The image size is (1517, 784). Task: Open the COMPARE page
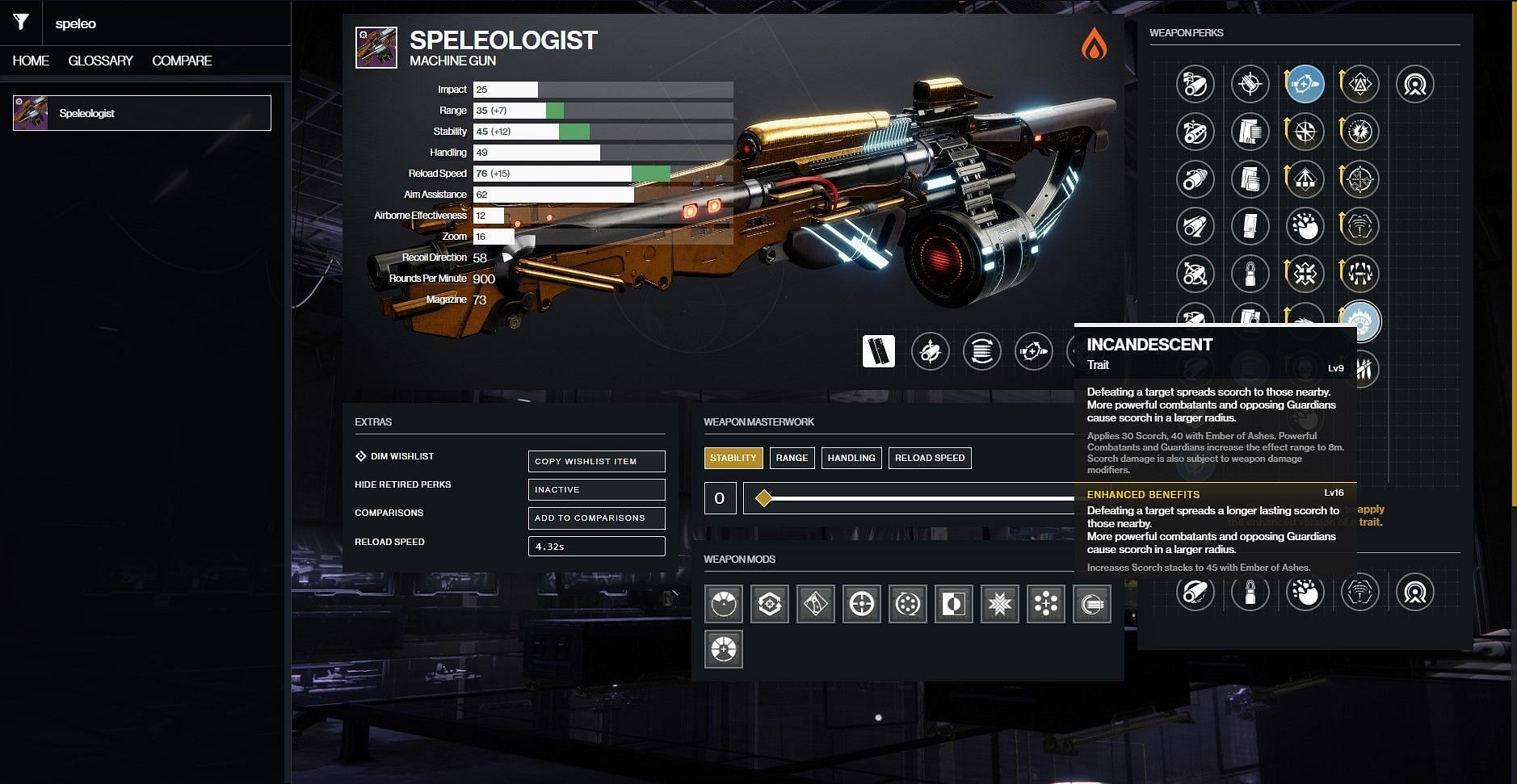pyautogui.click(x=182, y=61)
